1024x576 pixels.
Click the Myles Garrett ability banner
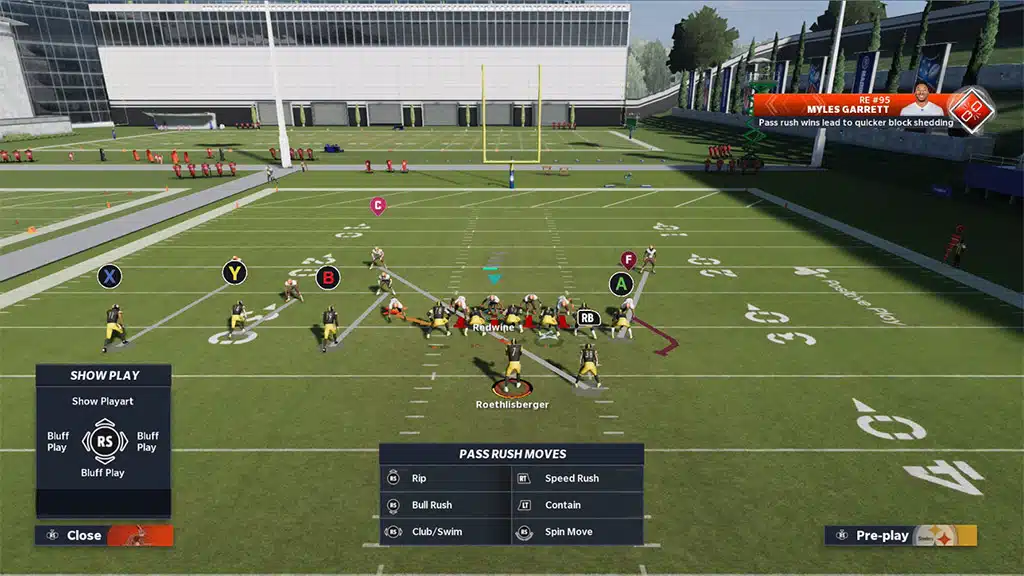point(860,112)
